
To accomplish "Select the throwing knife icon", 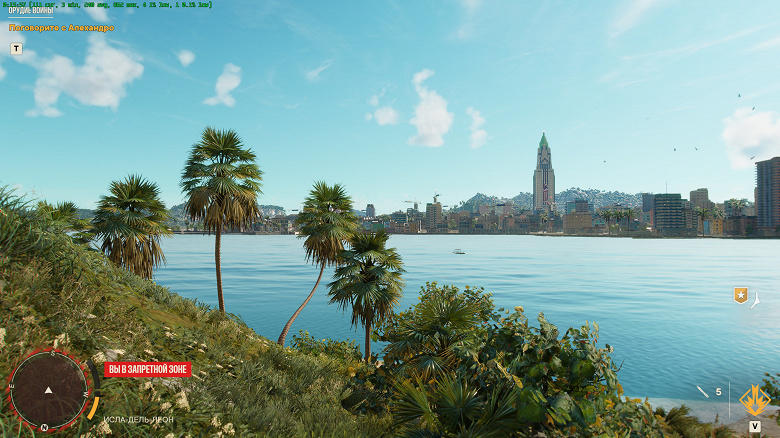I will 702,391.
